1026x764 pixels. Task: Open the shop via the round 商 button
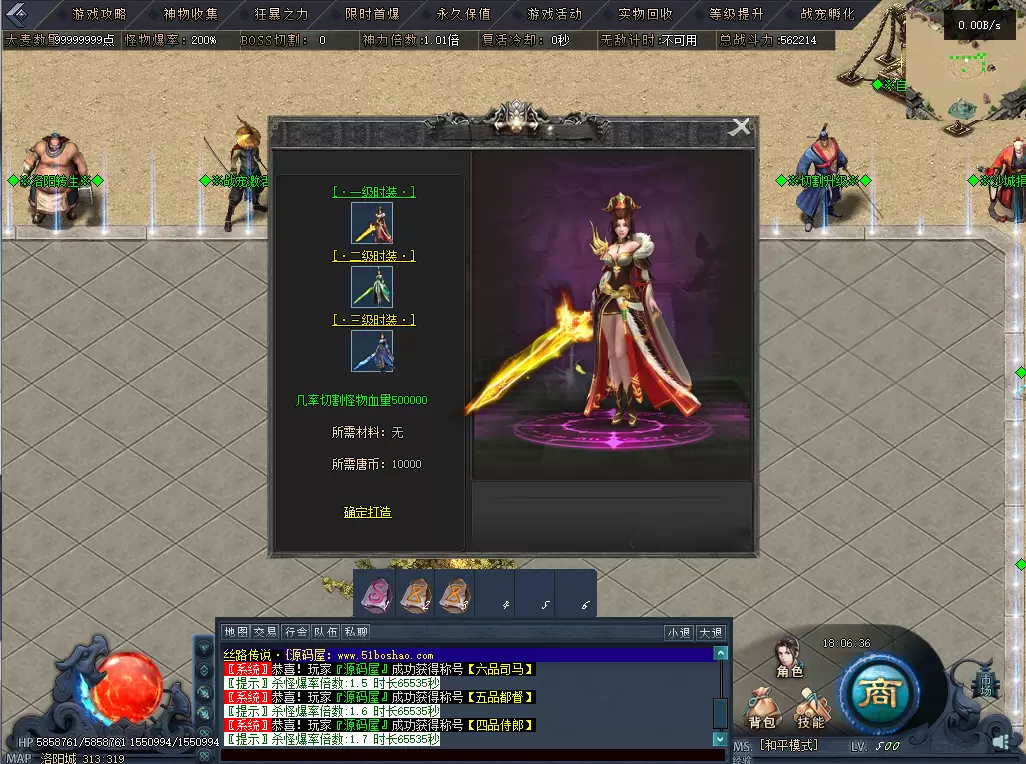pos(879,693)
